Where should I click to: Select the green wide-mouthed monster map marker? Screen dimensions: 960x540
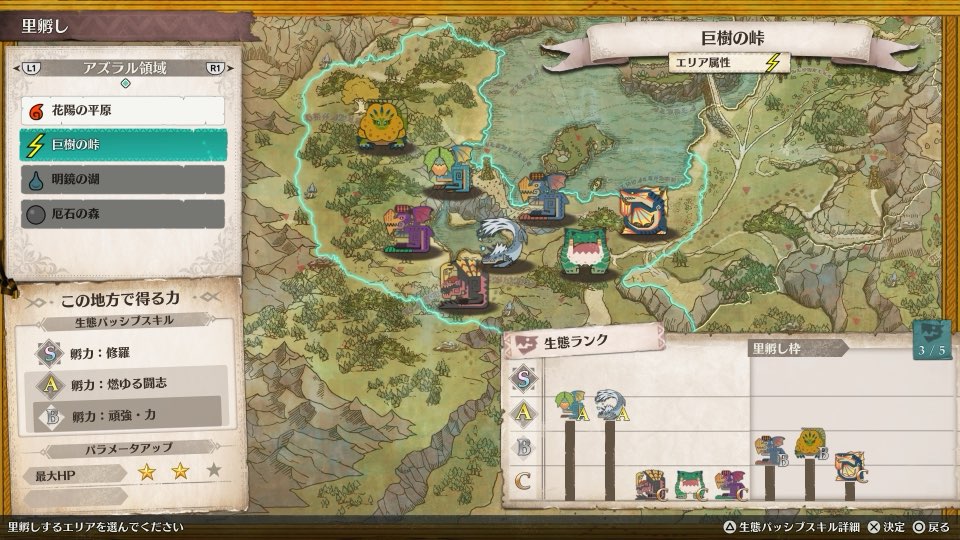583,249
